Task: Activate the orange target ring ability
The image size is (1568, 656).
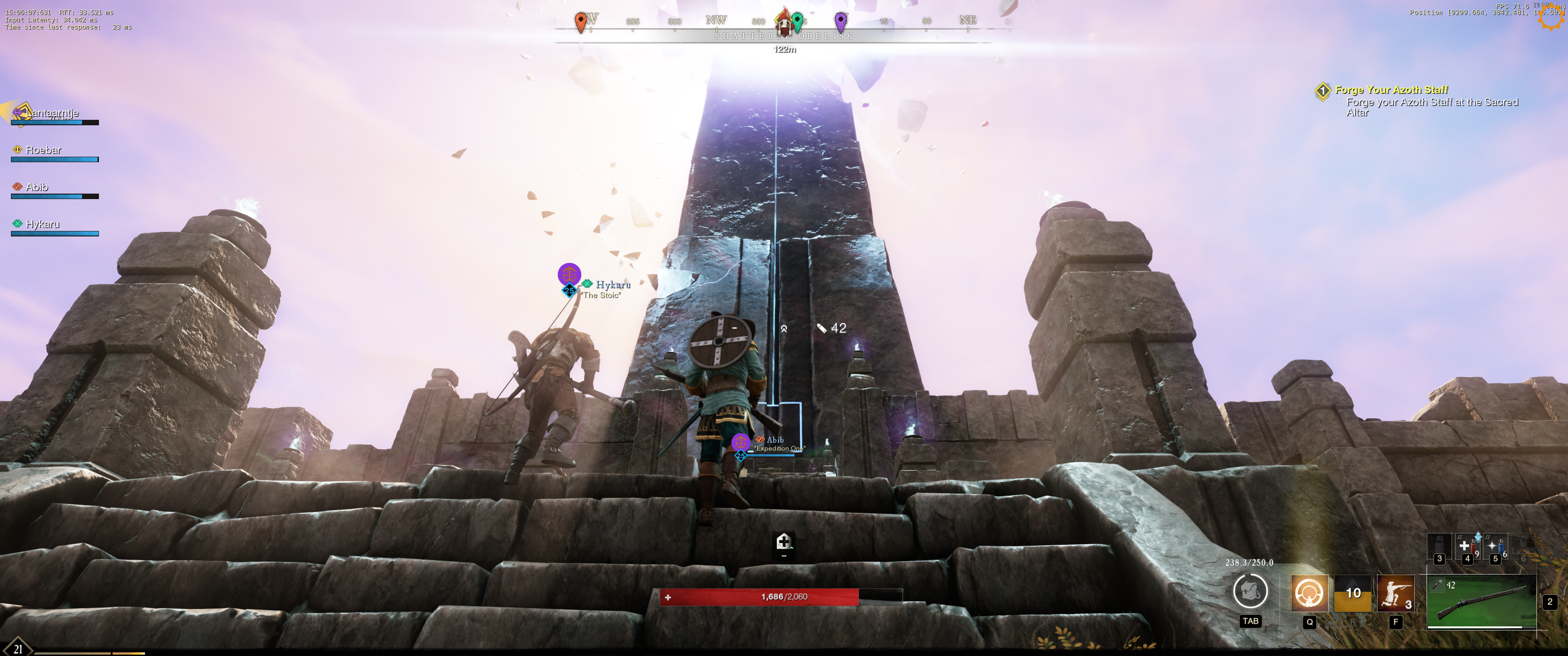Action: [1309, 593]
